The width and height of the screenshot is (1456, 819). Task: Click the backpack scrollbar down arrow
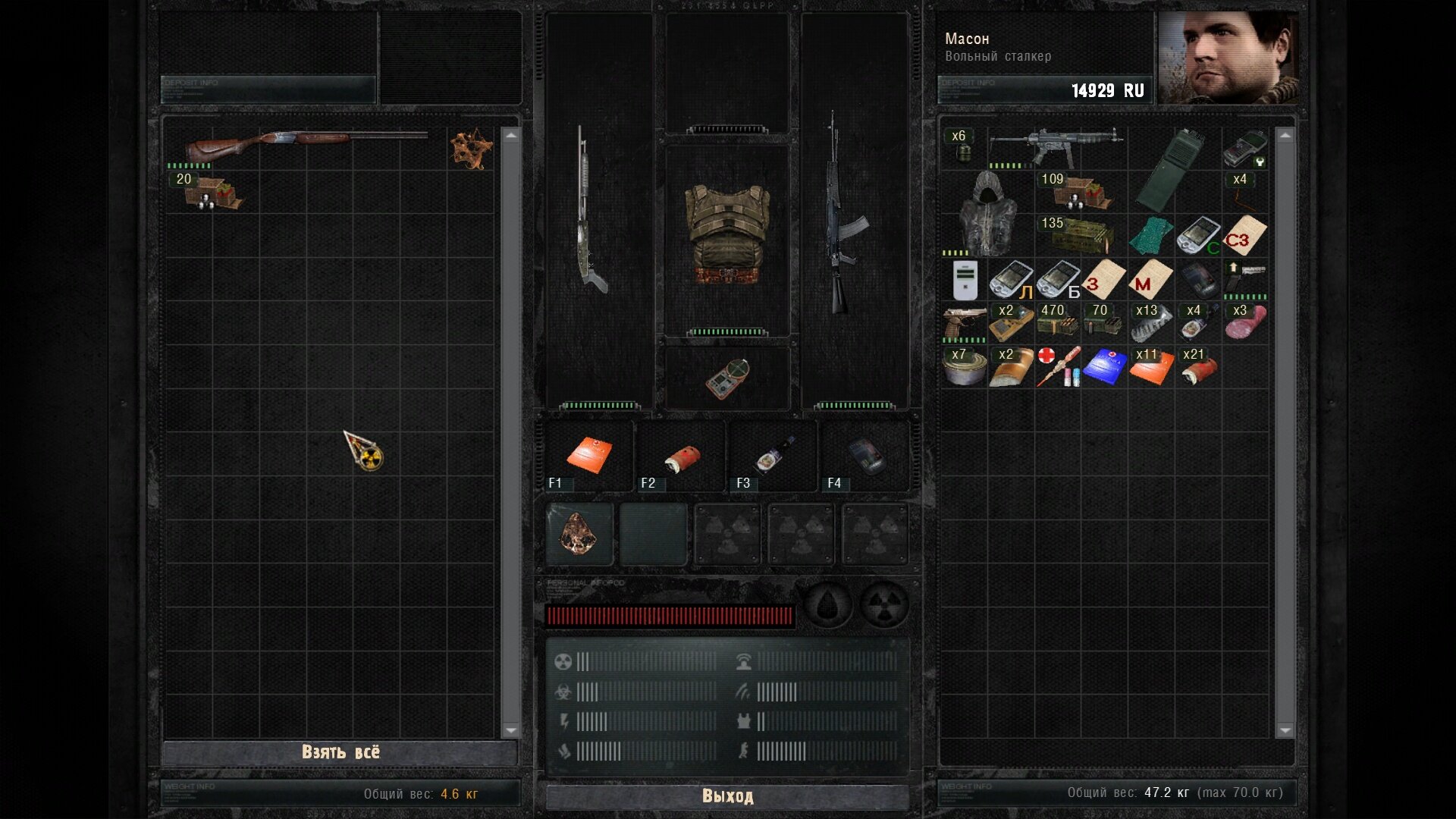click(x=1285, y=730)
